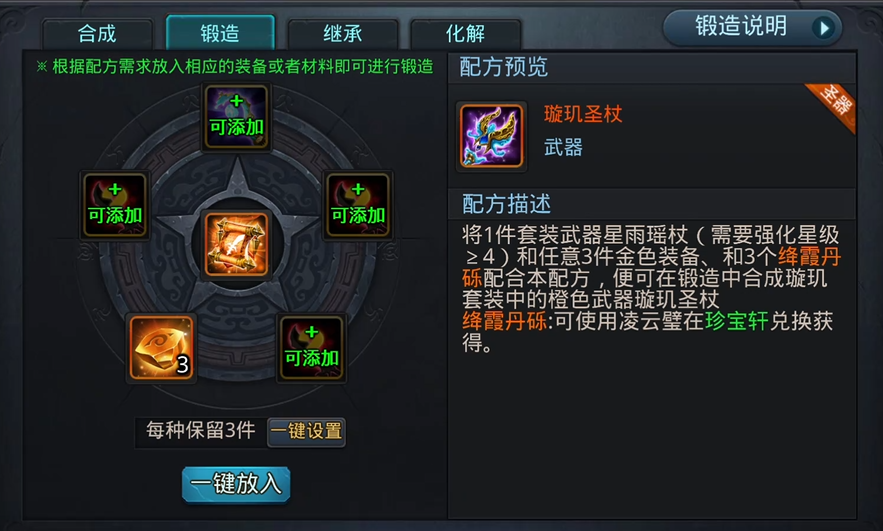Open the 继承 tab

342,33
